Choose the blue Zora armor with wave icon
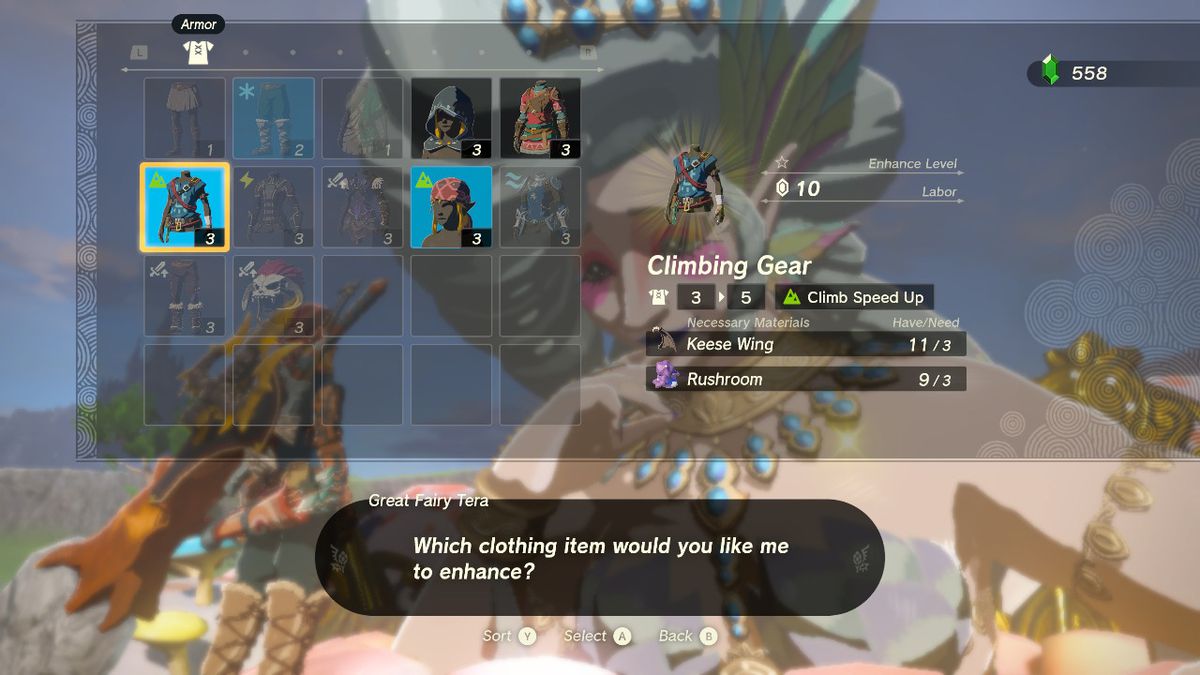 point(540,207)
